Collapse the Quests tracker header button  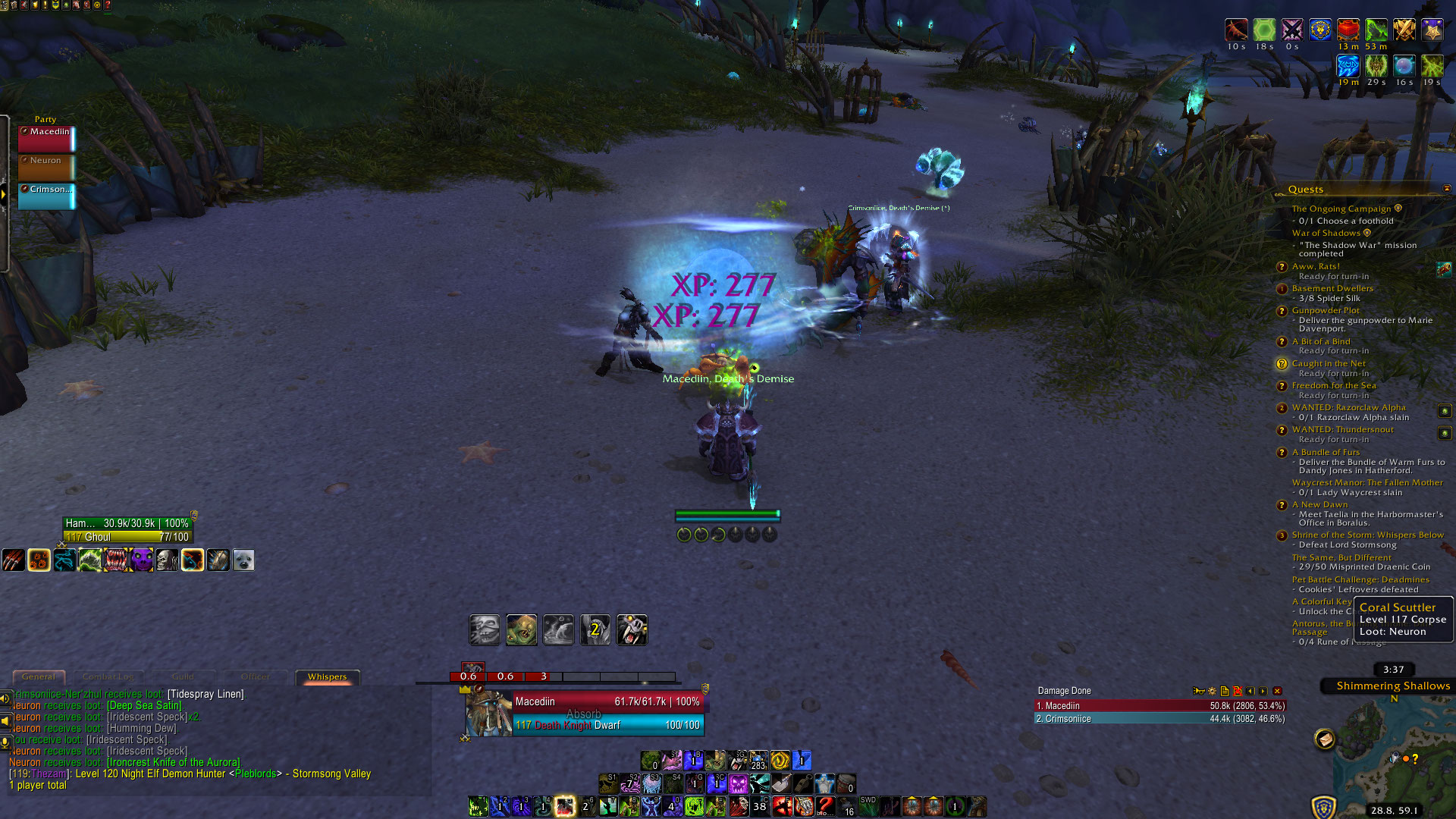tap(1447, 189)
